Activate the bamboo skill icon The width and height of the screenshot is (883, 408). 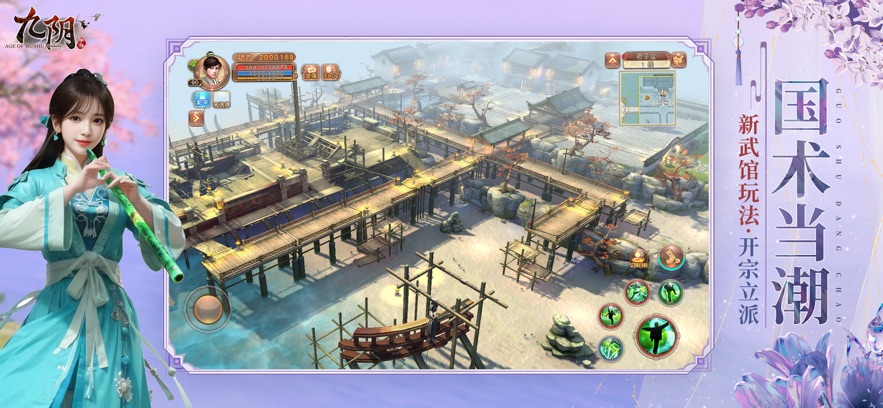[x=611, y=347]
